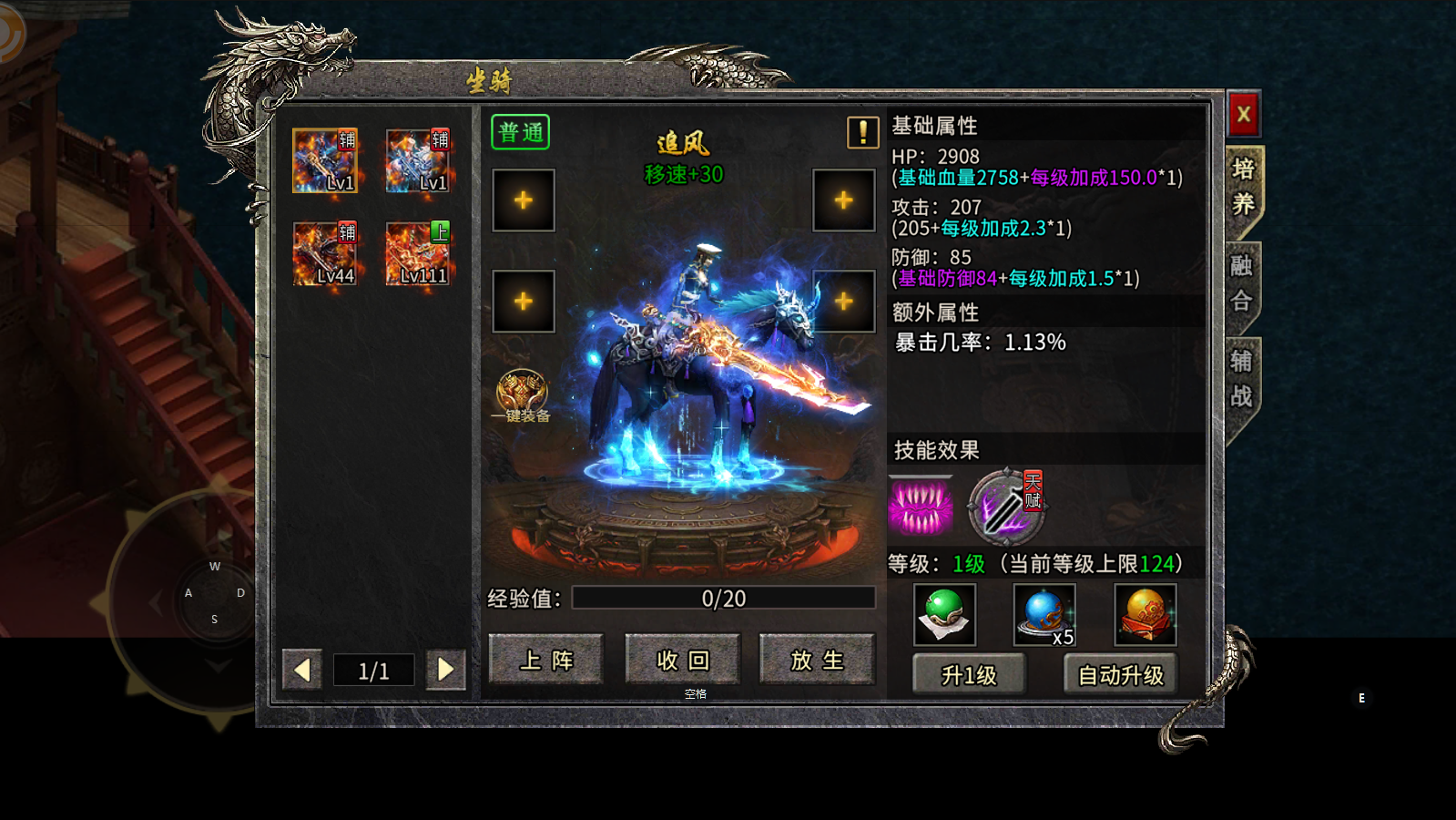
Task: Click the 一键装备 auto-equip icon
Action: pos(522,395)
